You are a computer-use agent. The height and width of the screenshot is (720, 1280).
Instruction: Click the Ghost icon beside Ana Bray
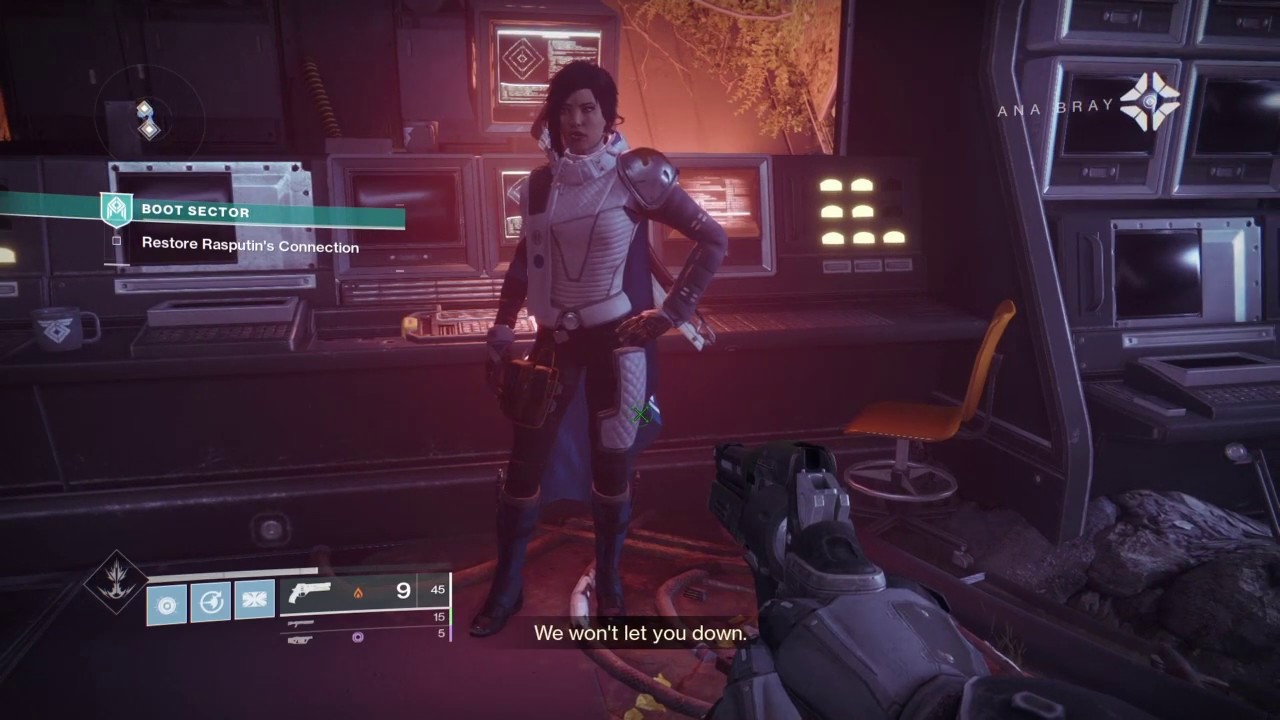(x=1149, y=102)
